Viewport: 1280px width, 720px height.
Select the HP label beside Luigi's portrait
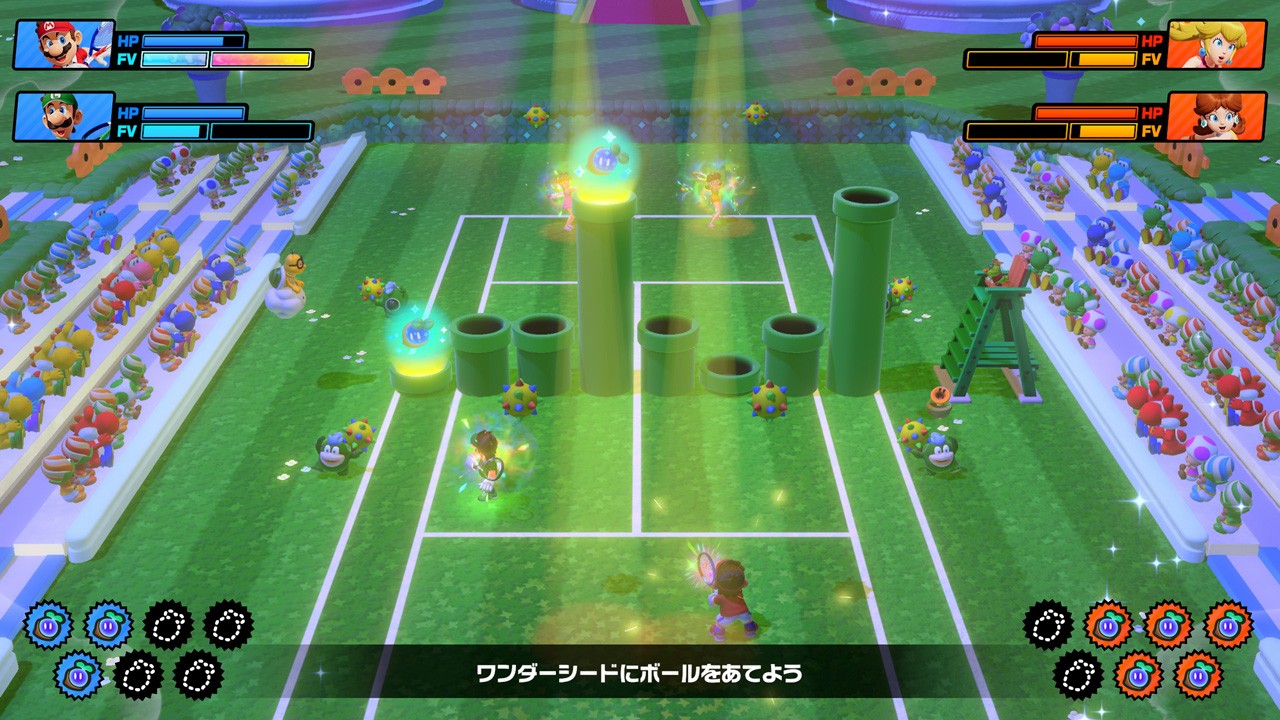[x=127, y=112]
